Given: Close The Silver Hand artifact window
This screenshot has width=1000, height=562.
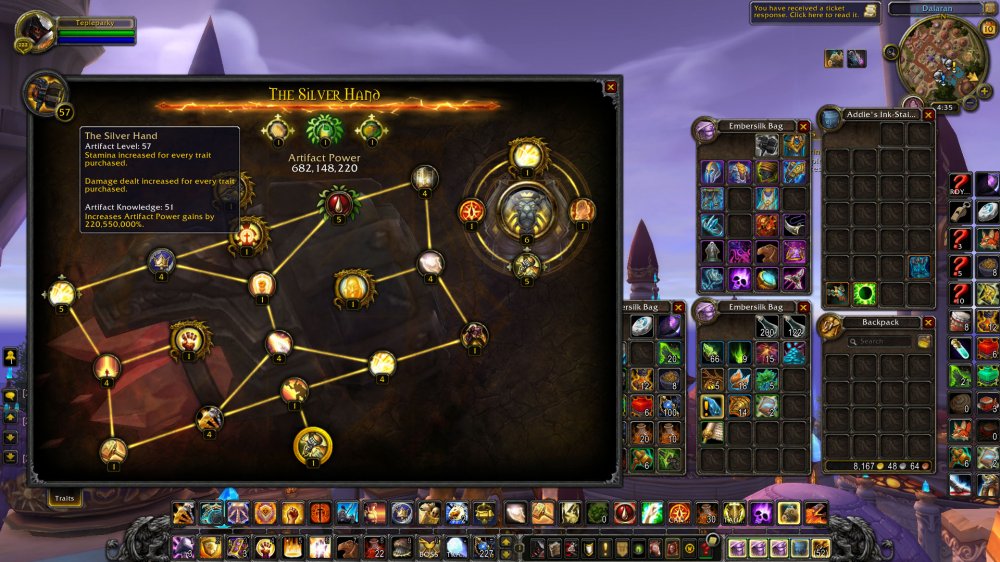Looking at the screenshot, I should (610, 88).
